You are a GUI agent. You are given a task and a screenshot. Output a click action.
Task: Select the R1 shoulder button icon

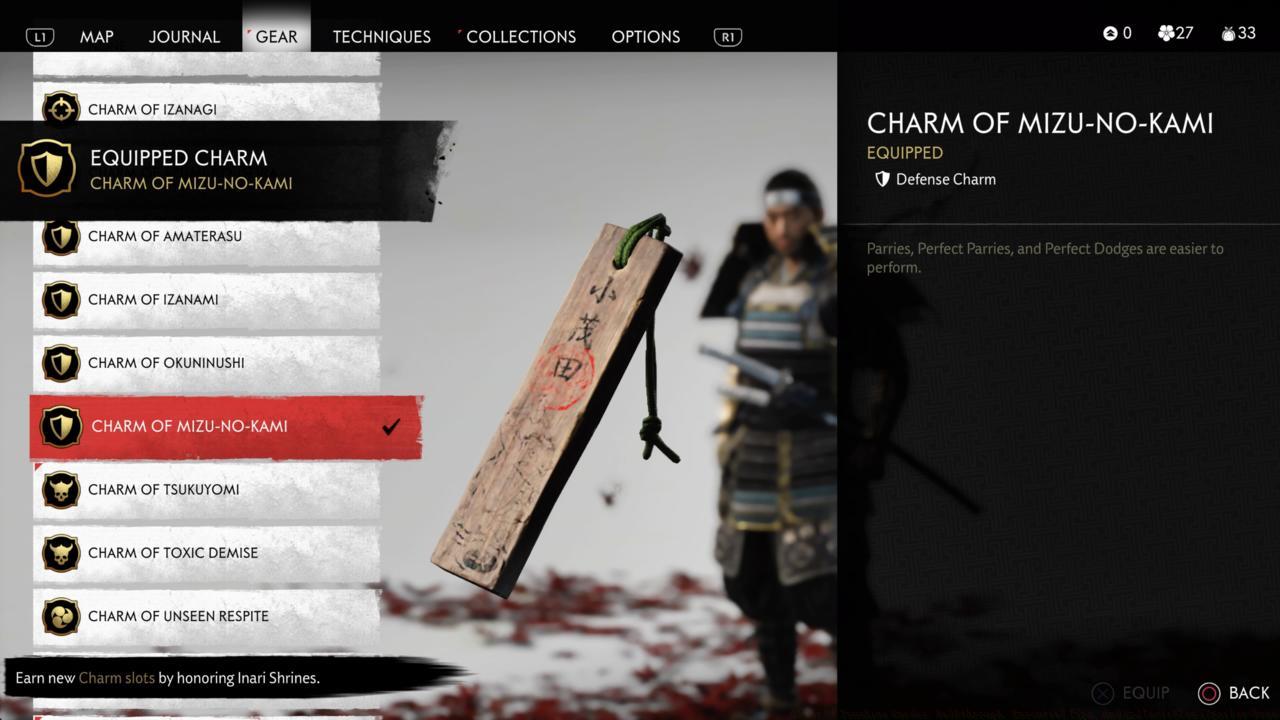coord(727,36)
